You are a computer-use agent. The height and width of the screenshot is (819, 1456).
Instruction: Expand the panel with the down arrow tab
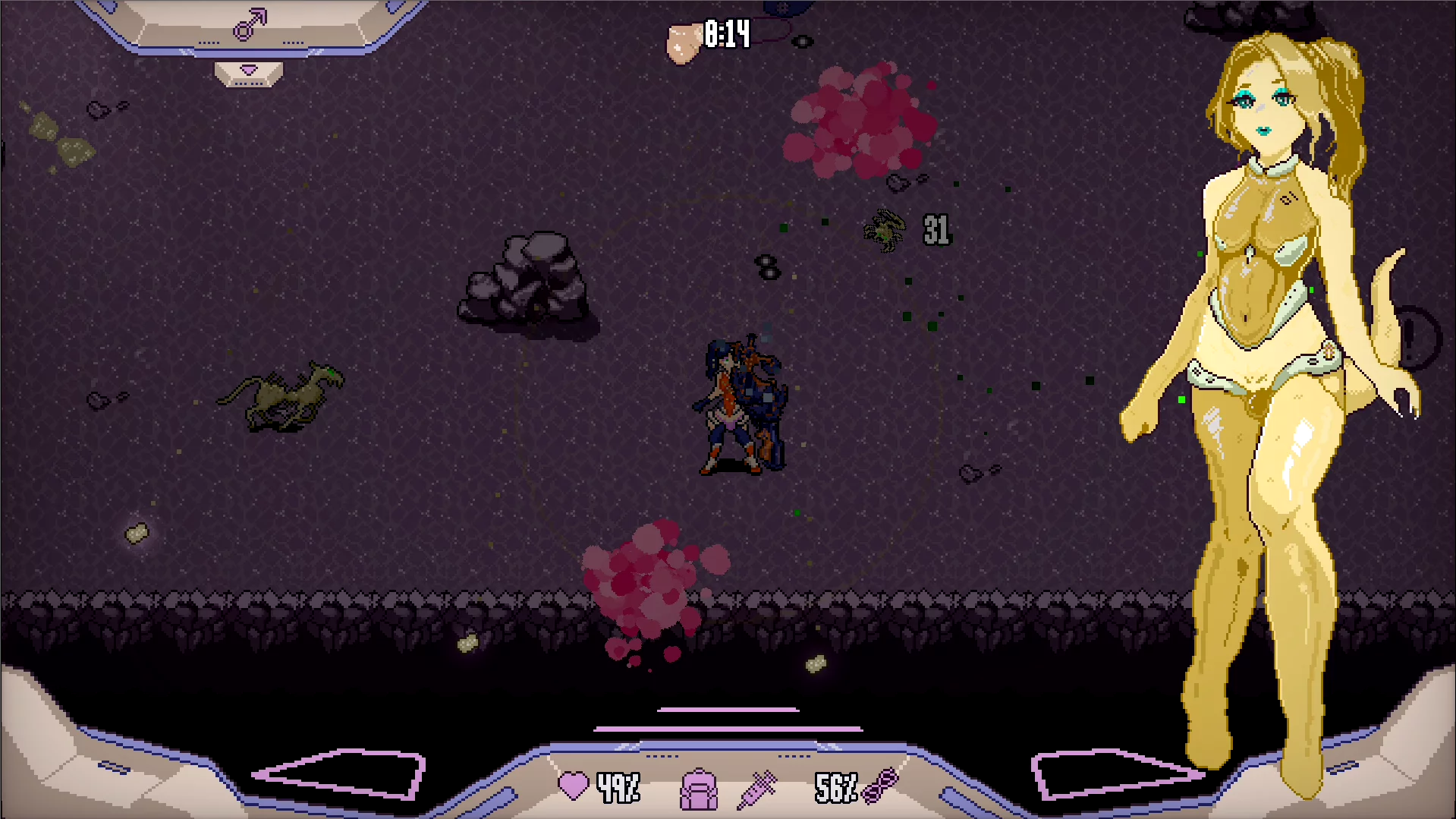click(249, 71)
